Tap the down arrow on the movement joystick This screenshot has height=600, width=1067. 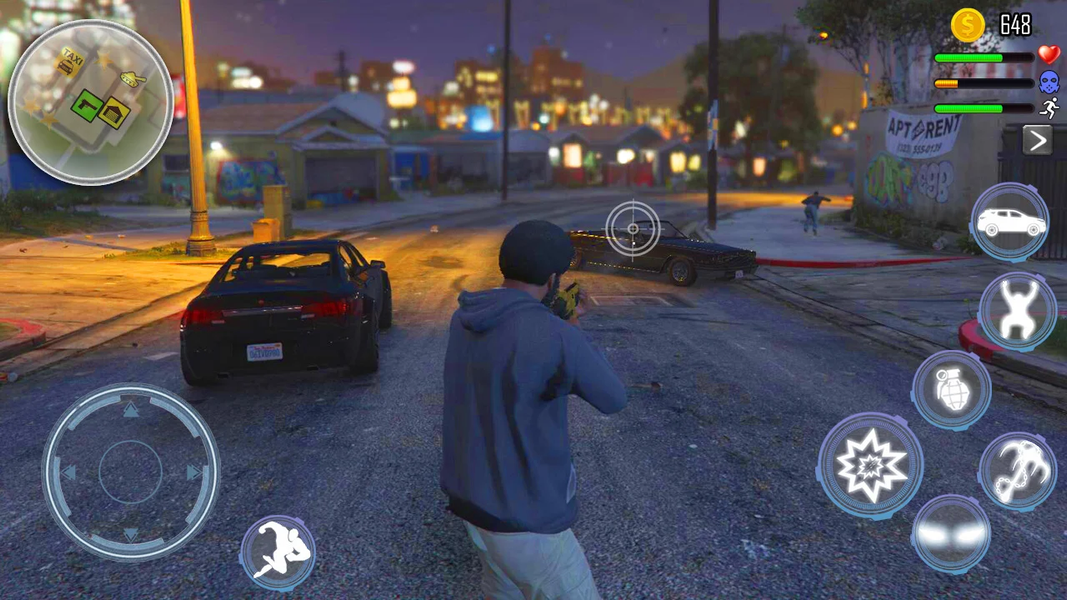click(x=131, y=534)
